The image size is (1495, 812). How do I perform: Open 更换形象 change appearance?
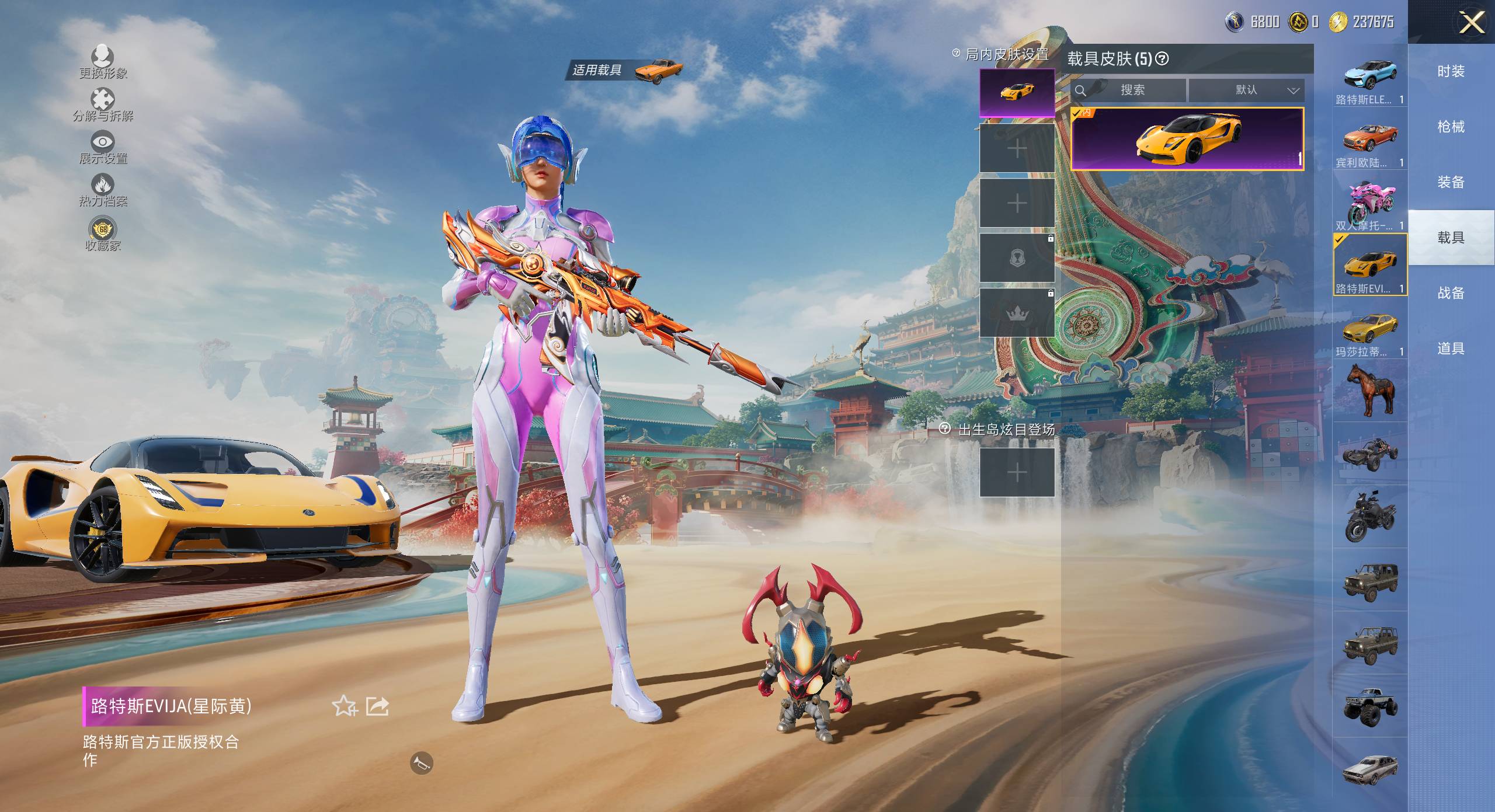tap(103, 61)
